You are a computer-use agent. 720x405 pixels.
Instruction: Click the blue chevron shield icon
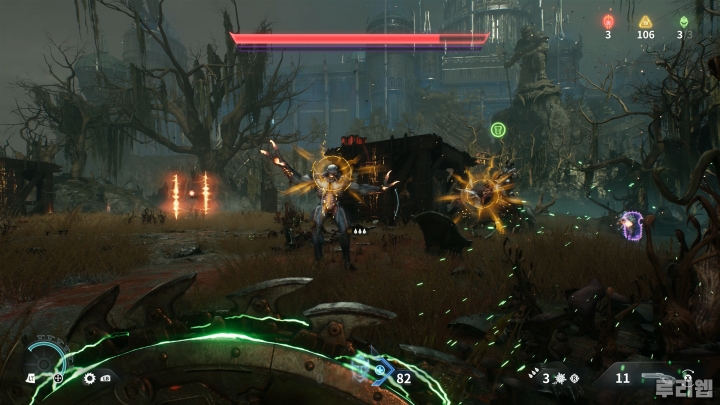380,375
